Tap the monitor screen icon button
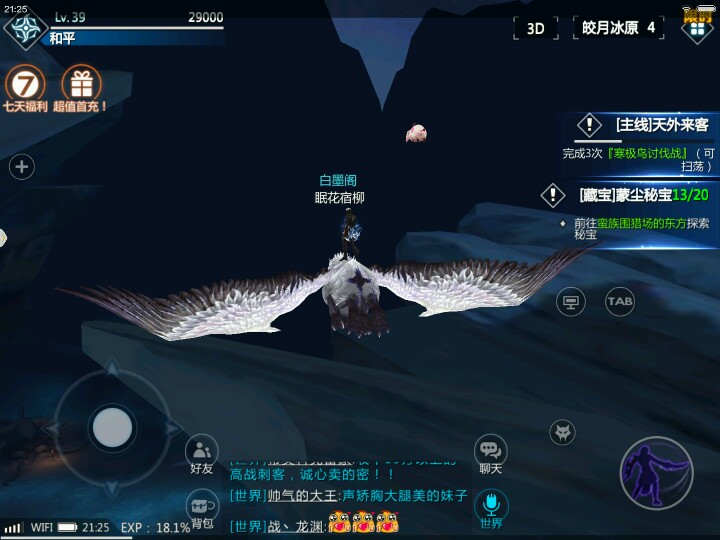 coord(571,301)
